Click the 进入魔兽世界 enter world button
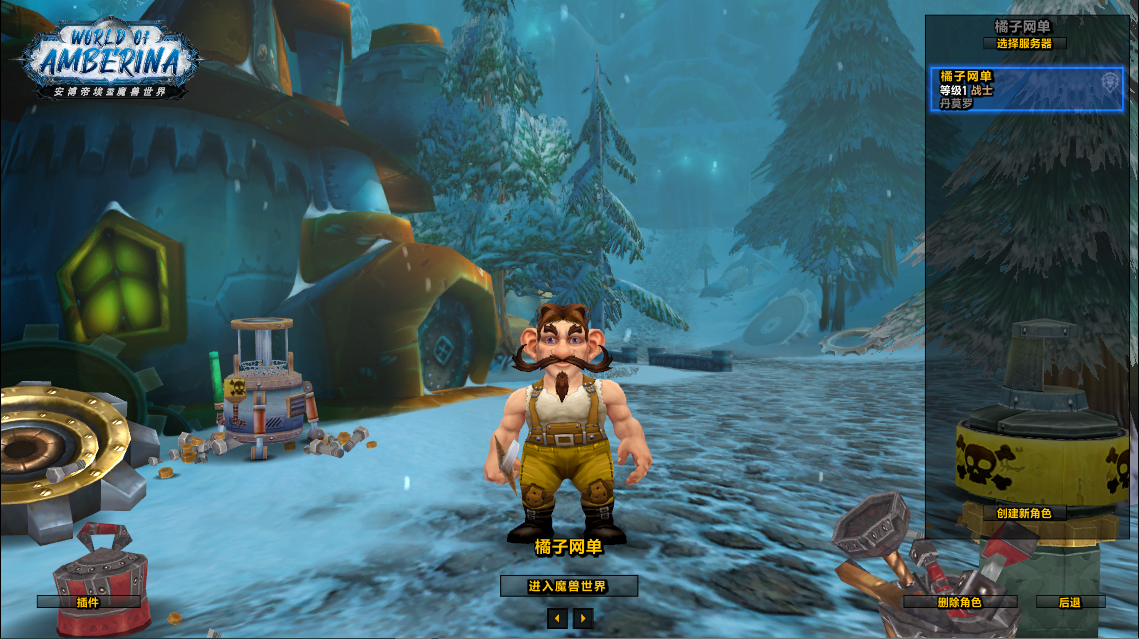1139x639 pixels. point(568,586)
